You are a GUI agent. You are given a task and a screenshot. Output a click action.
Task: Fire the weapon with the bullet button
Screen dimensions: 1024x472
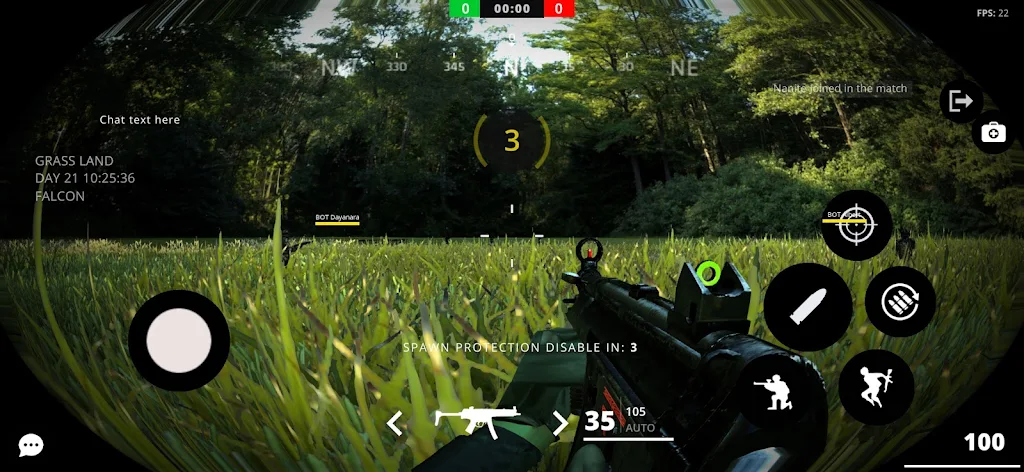point(808,307)
